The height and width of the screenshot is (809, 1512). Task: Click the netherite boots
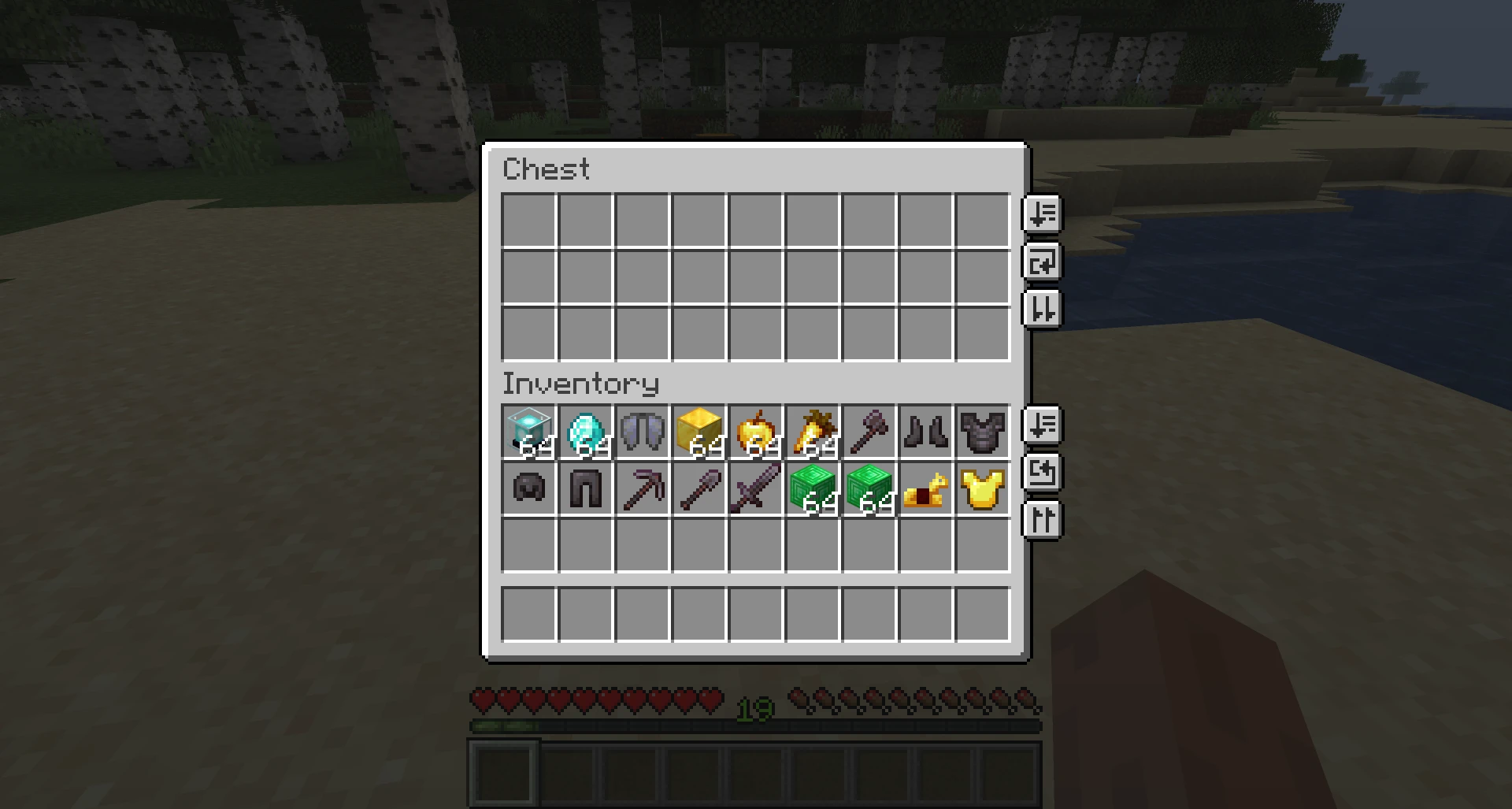926,429
